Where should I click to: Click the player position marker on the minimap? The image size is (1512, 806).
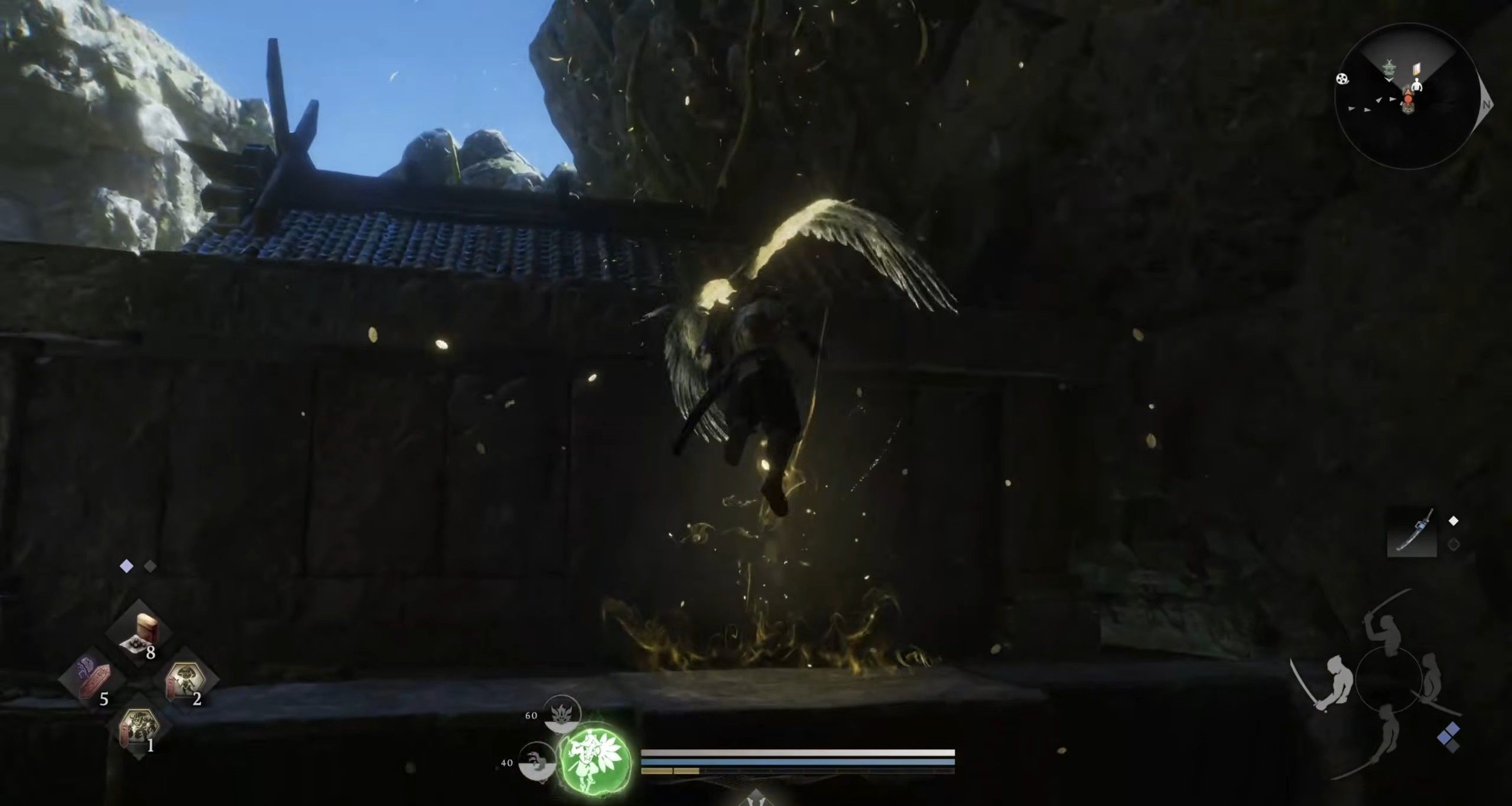(1409, 99)
